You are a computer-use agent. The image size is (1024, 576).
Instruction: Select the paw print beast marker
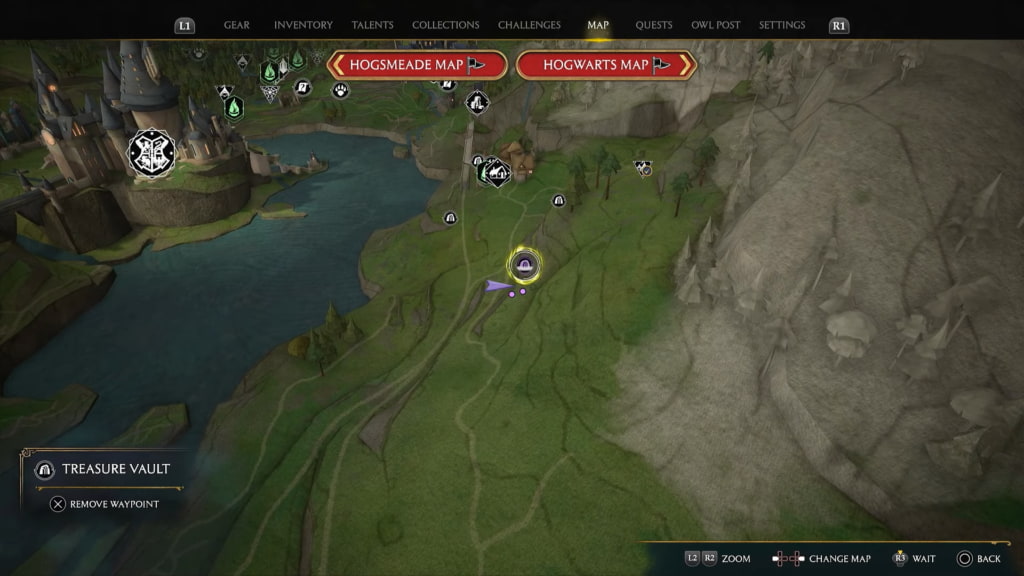(341, 90)
